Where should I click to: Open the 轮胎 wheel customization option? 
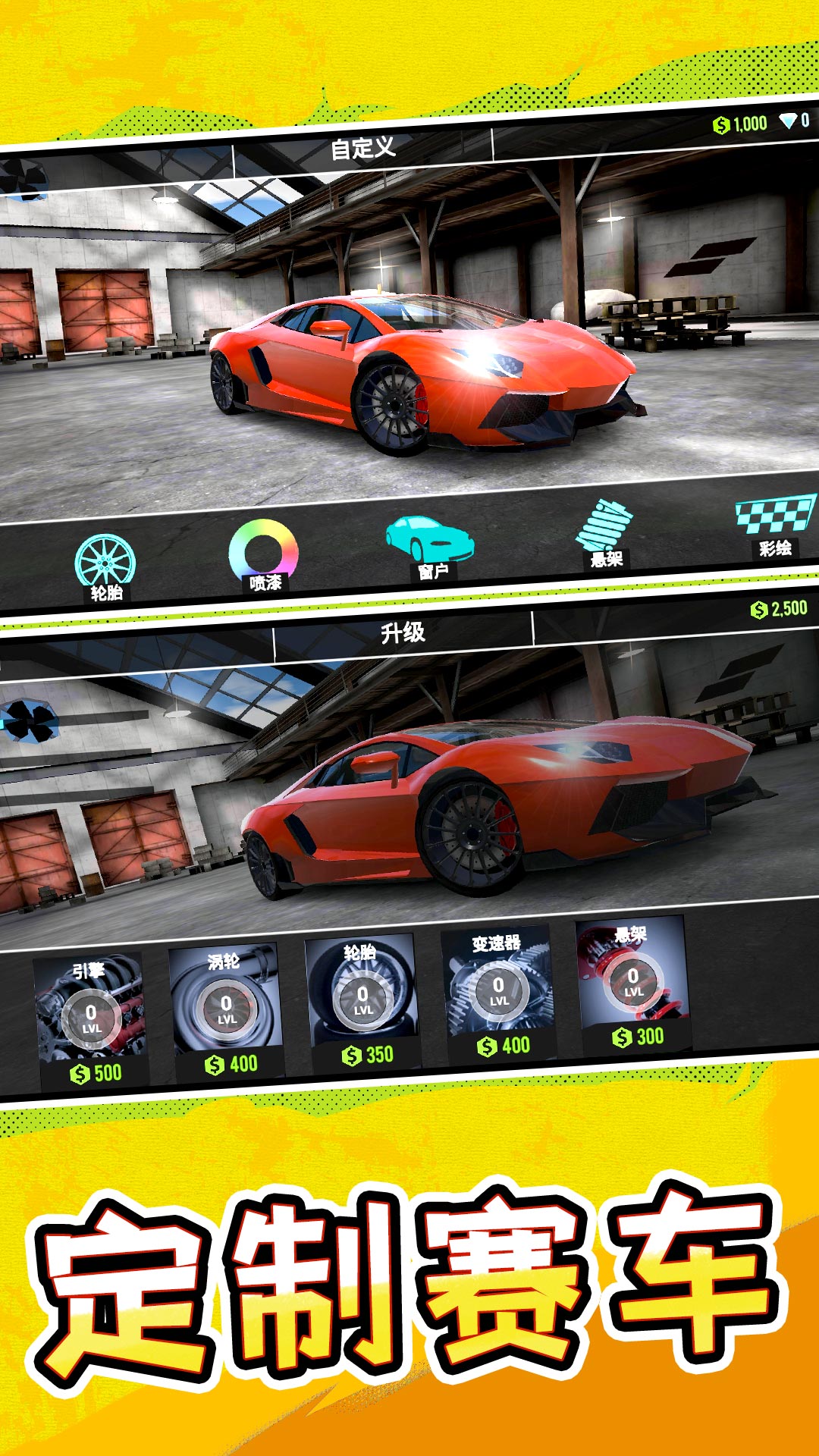(x=105, y=565)
